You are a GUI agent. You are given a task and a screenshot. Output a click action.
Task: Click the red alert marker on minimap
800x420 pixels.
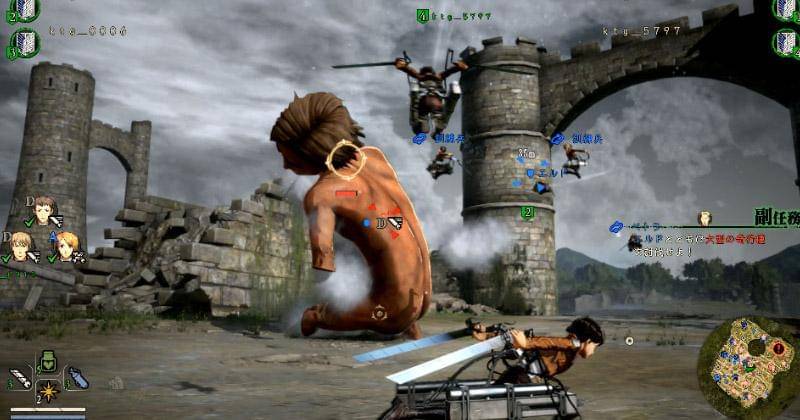pyautogui.click(x=777, y=348)
